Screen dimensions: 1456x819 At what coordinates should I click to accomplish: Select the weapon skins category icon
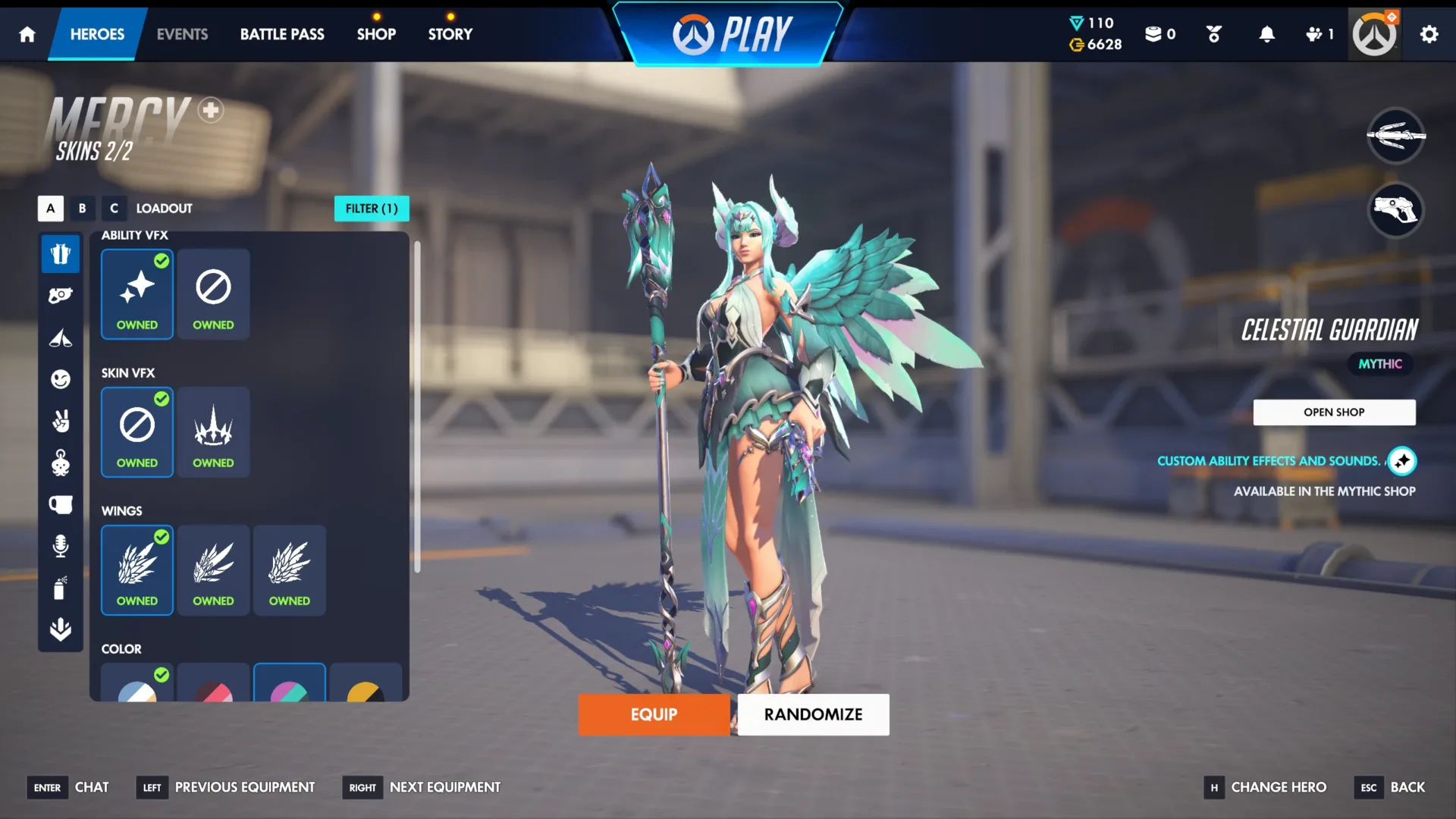(x=61, y=294)
